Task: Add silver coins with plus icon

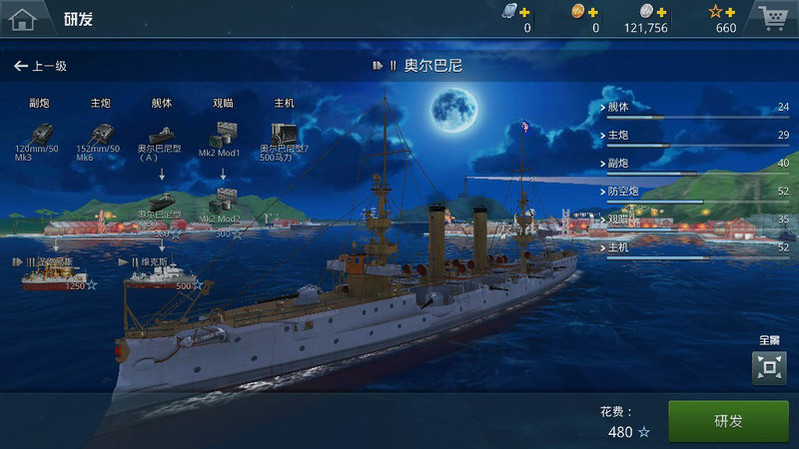Action: click(x=661, y=12)
